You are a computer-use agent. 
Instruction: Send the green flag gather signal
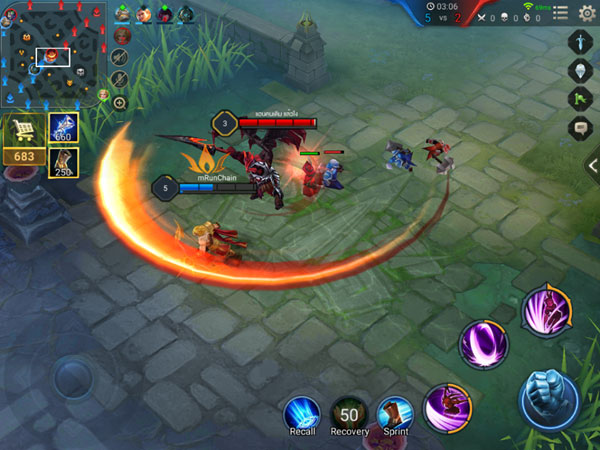point(582,99)
